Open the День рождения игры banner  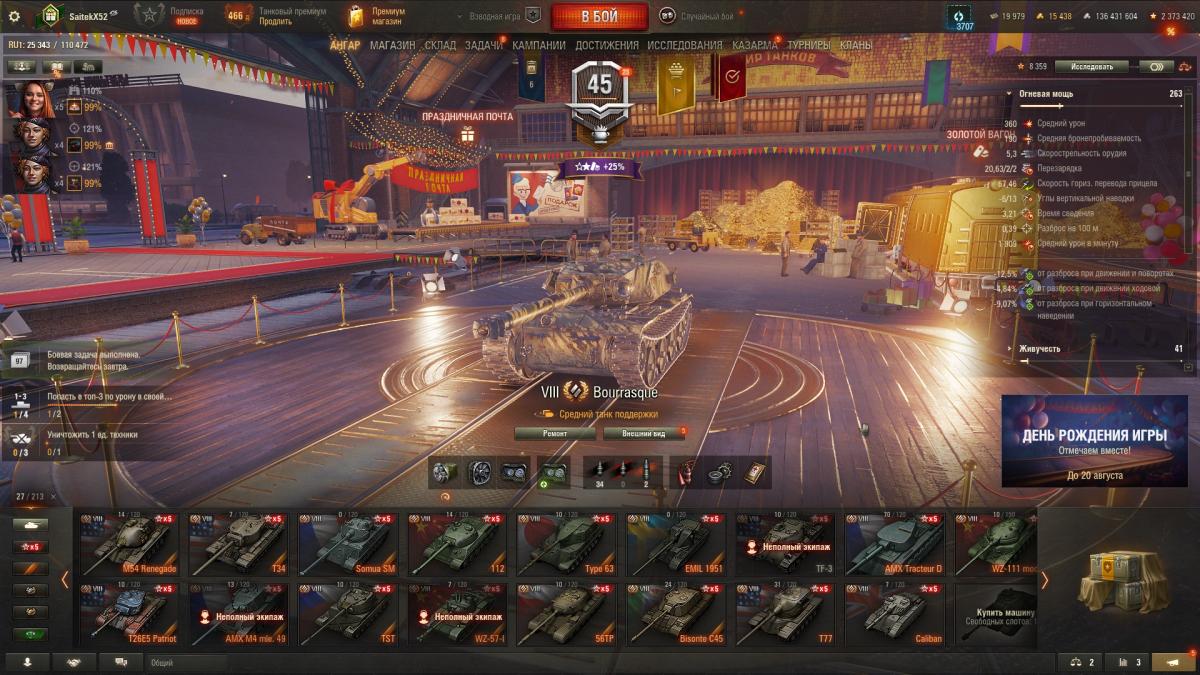click(1094, 441)
